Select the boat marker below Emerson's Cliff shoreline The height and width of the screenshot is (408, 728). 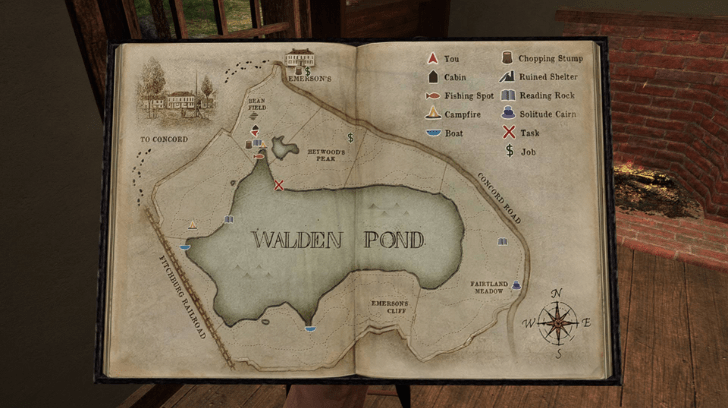[310, 328]
